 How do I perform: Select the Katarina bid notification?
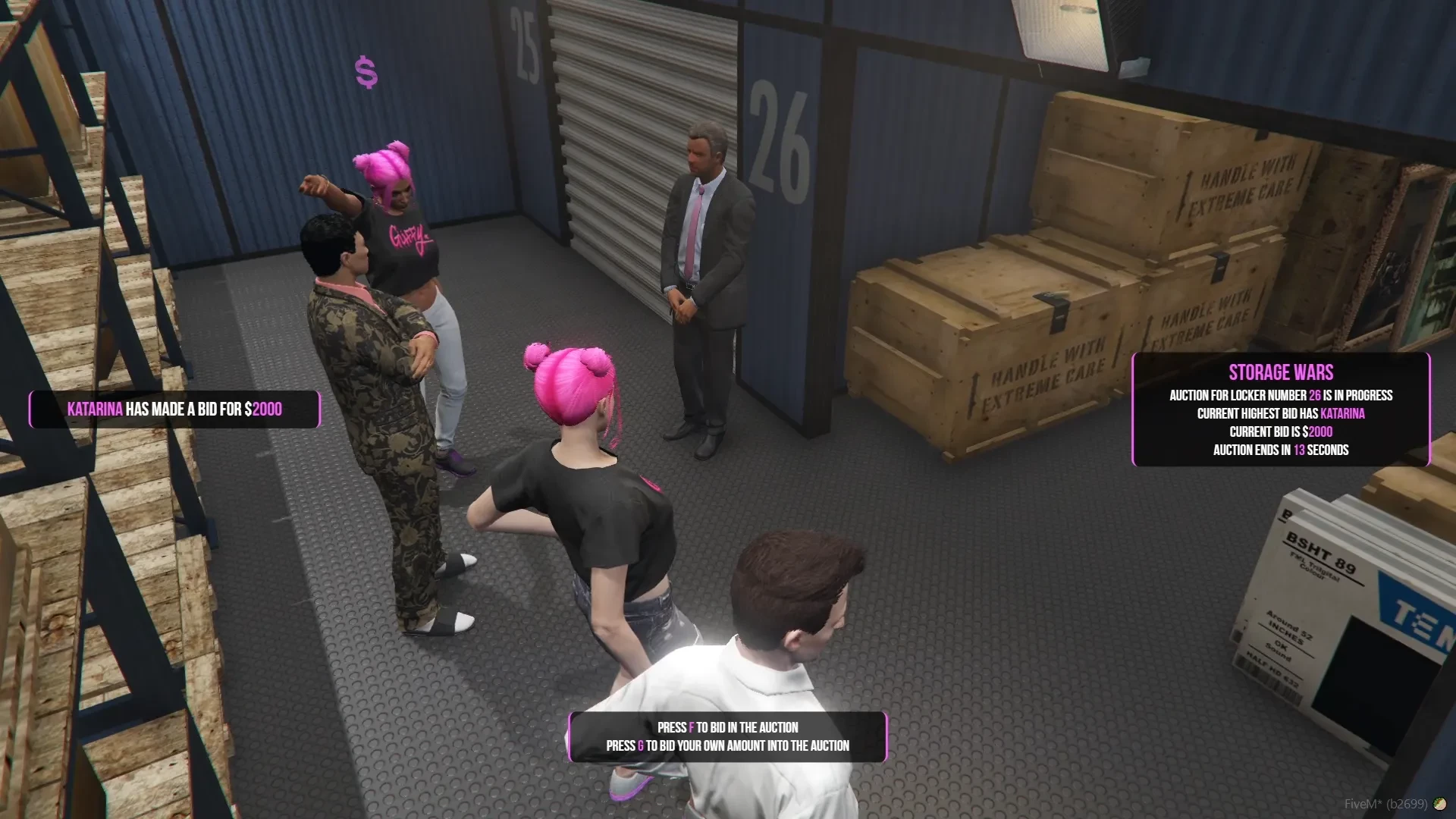pyautogui.click(x=174, y=409)
